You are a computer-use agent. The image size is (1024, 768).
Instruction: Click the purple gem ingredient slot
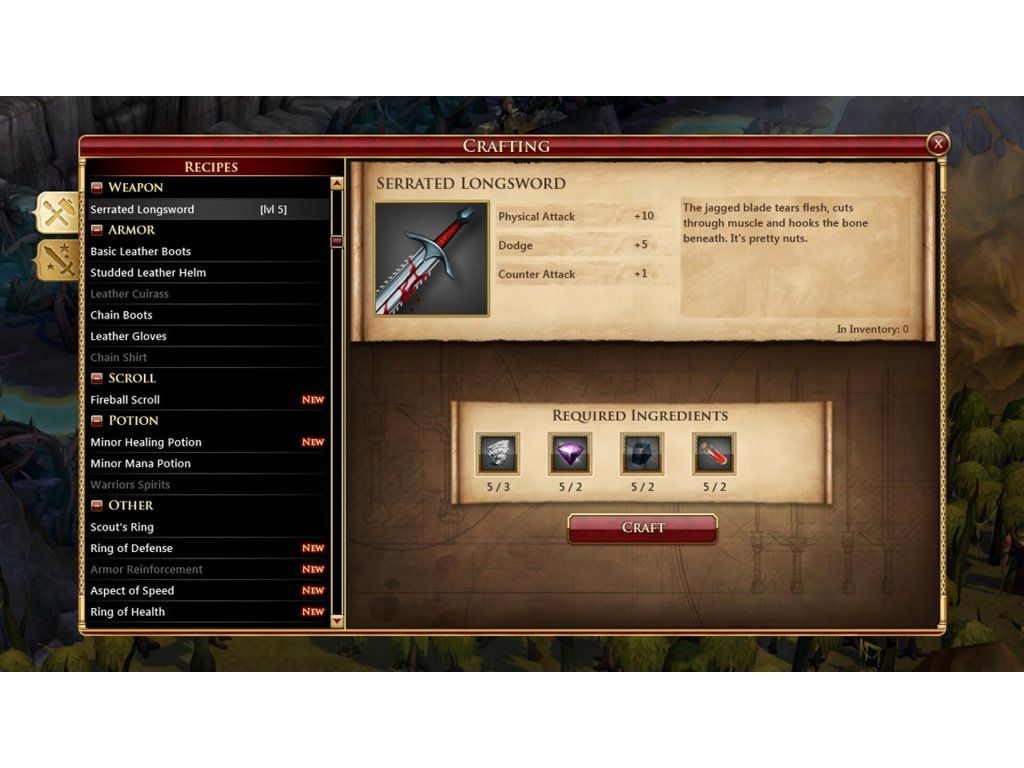570,454
